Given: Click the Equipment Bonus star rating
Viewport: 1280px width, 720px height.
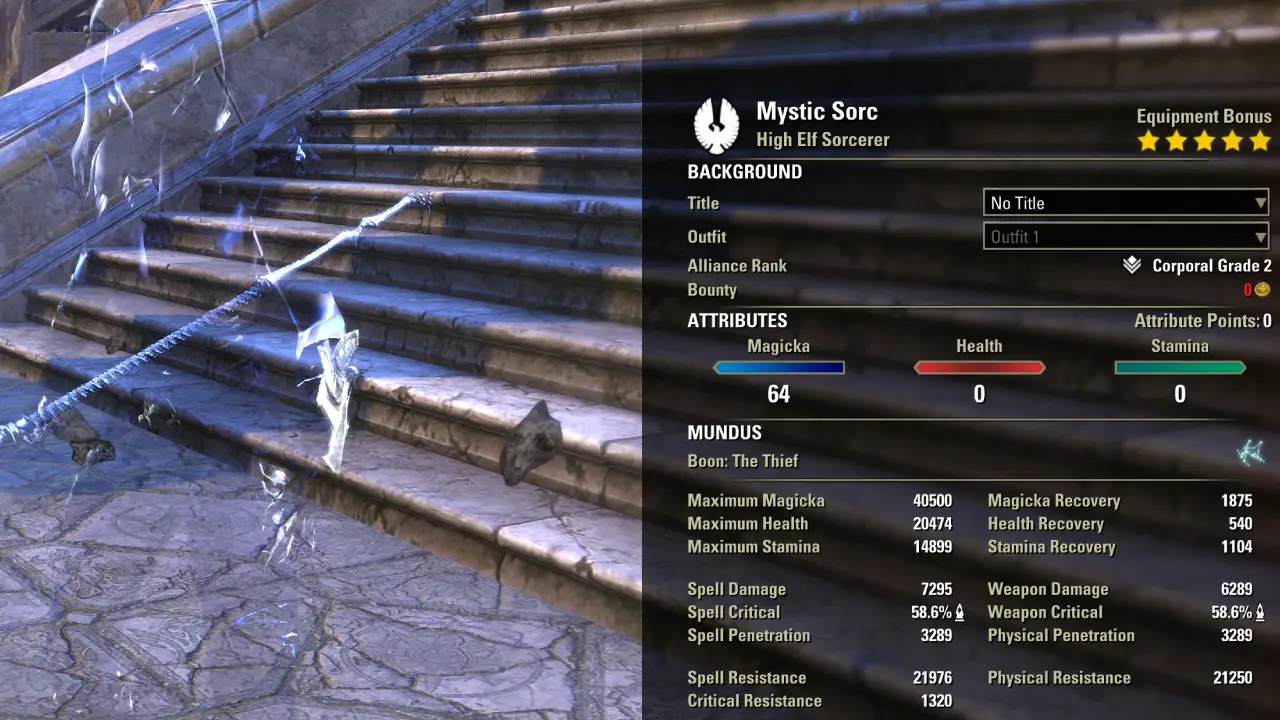Looking at the screenshot, I should (1204, 141).
